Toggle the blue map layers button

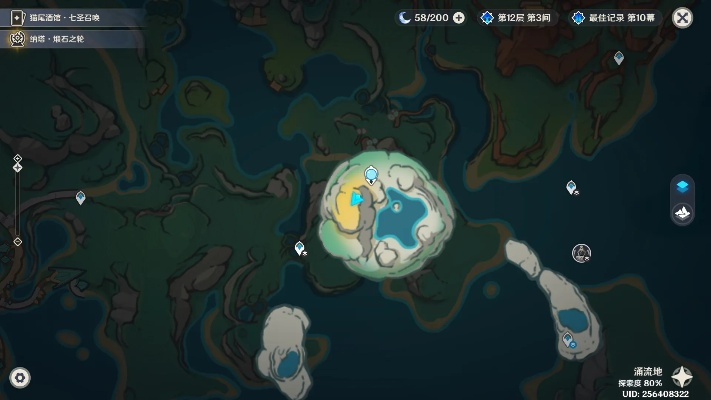(x=682, y=187)
